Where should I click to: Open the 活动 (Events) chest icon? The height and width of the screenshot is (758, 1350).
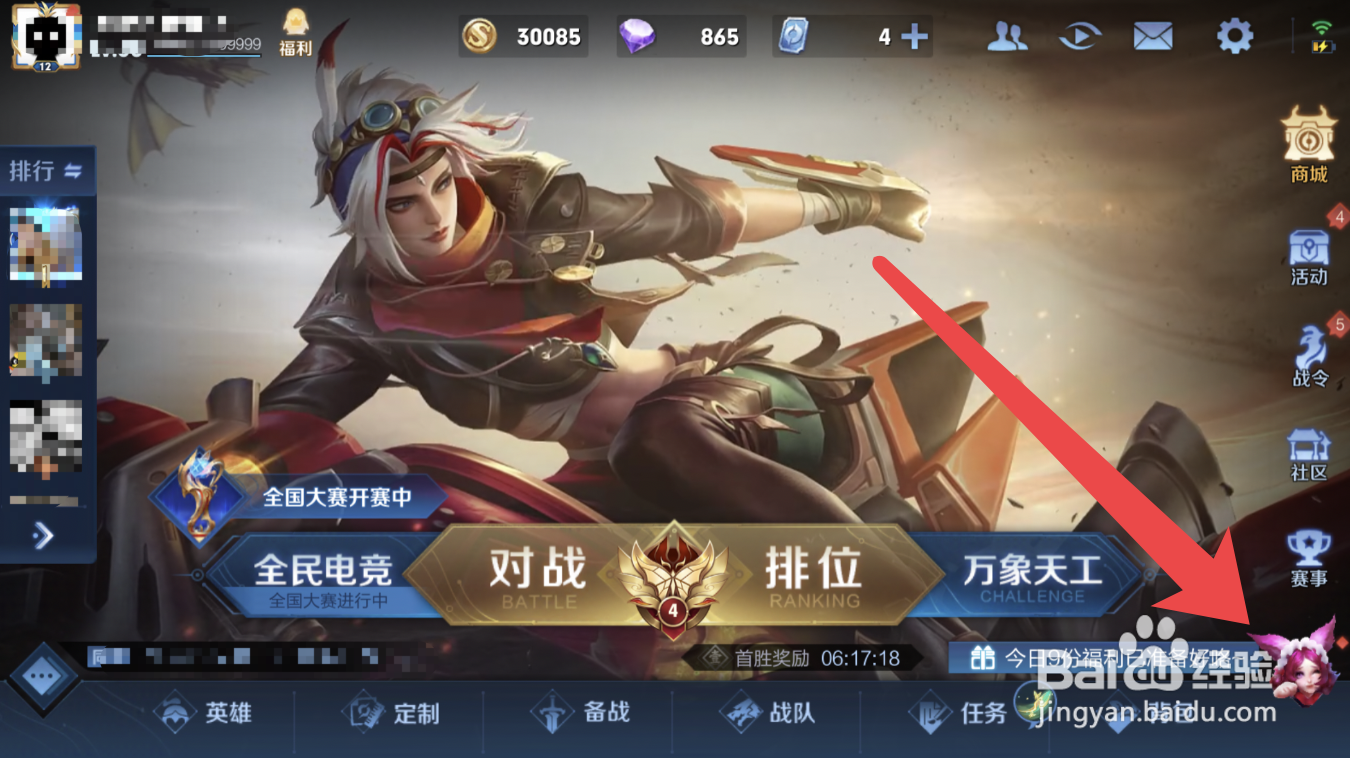coord(1310,250)
